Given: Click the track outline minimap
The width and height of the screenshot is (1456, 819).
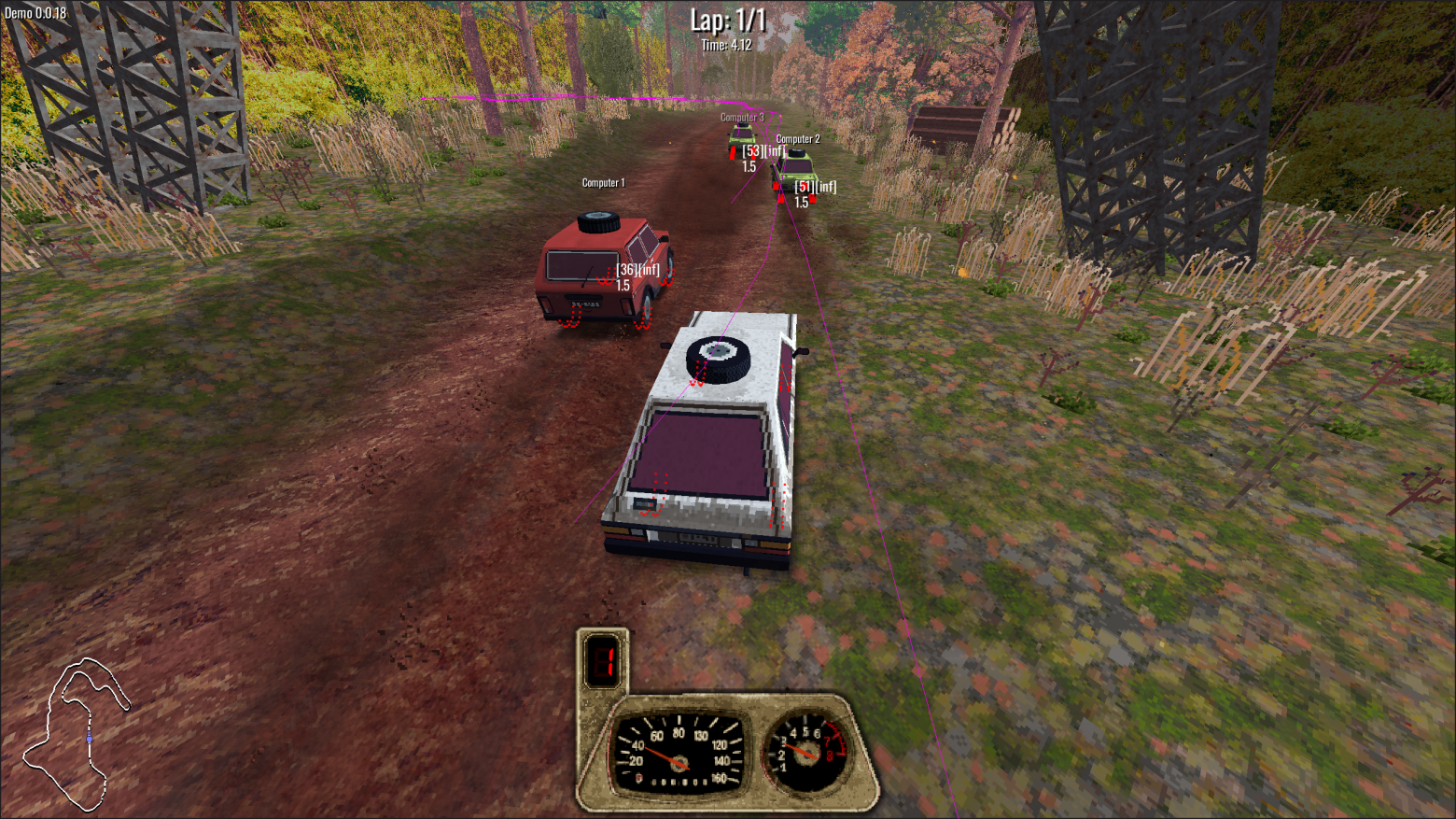Looking at the screenshot, I should [x=77, y=734].
